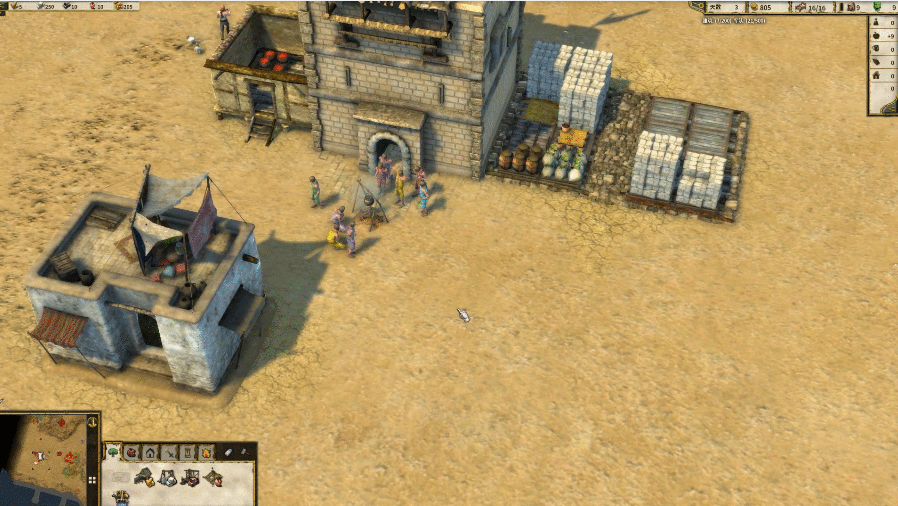Choose the building with red ore

[190, 478]
